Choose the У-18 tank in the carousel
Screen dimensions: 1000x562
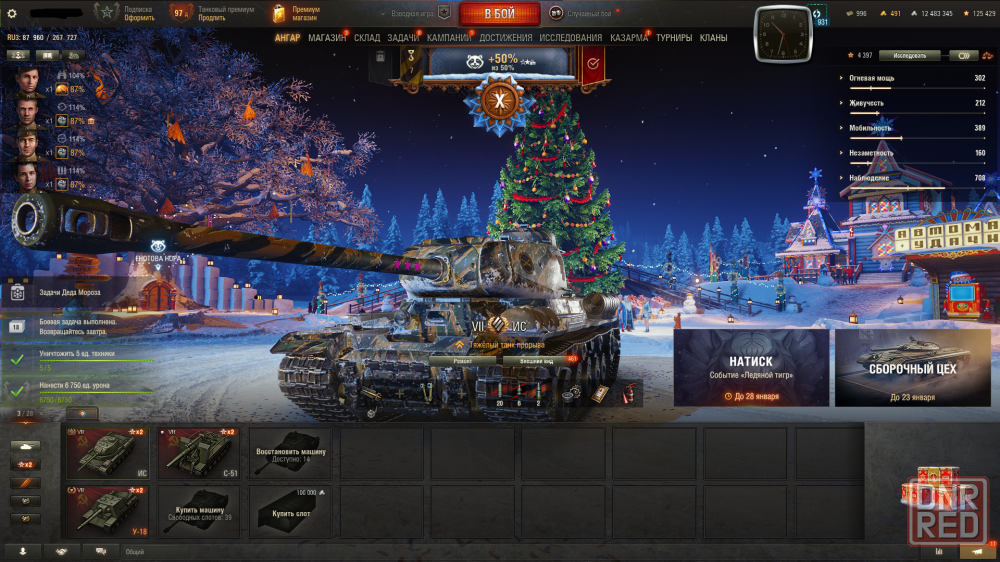tap(107, 511)
